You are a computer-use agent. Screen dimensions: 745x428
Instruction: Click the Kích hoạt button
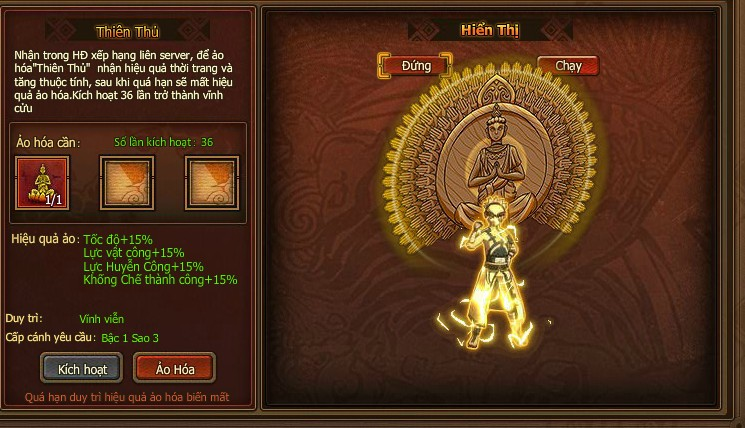82,368
